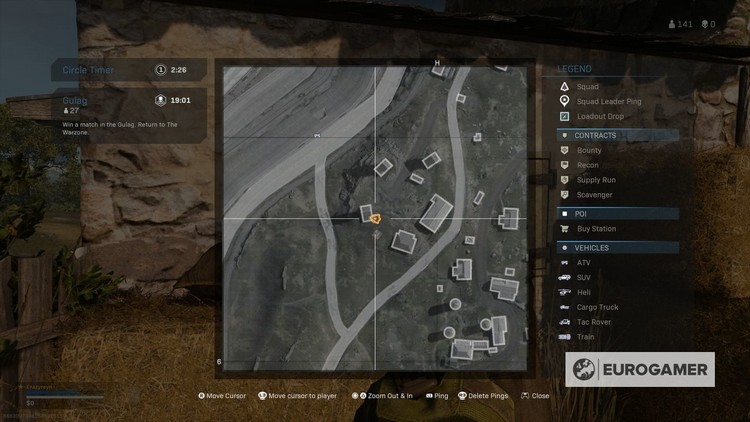The image size is (750, 422).
Task: Choose the Recon contract entry
Action: pos(588,165)
